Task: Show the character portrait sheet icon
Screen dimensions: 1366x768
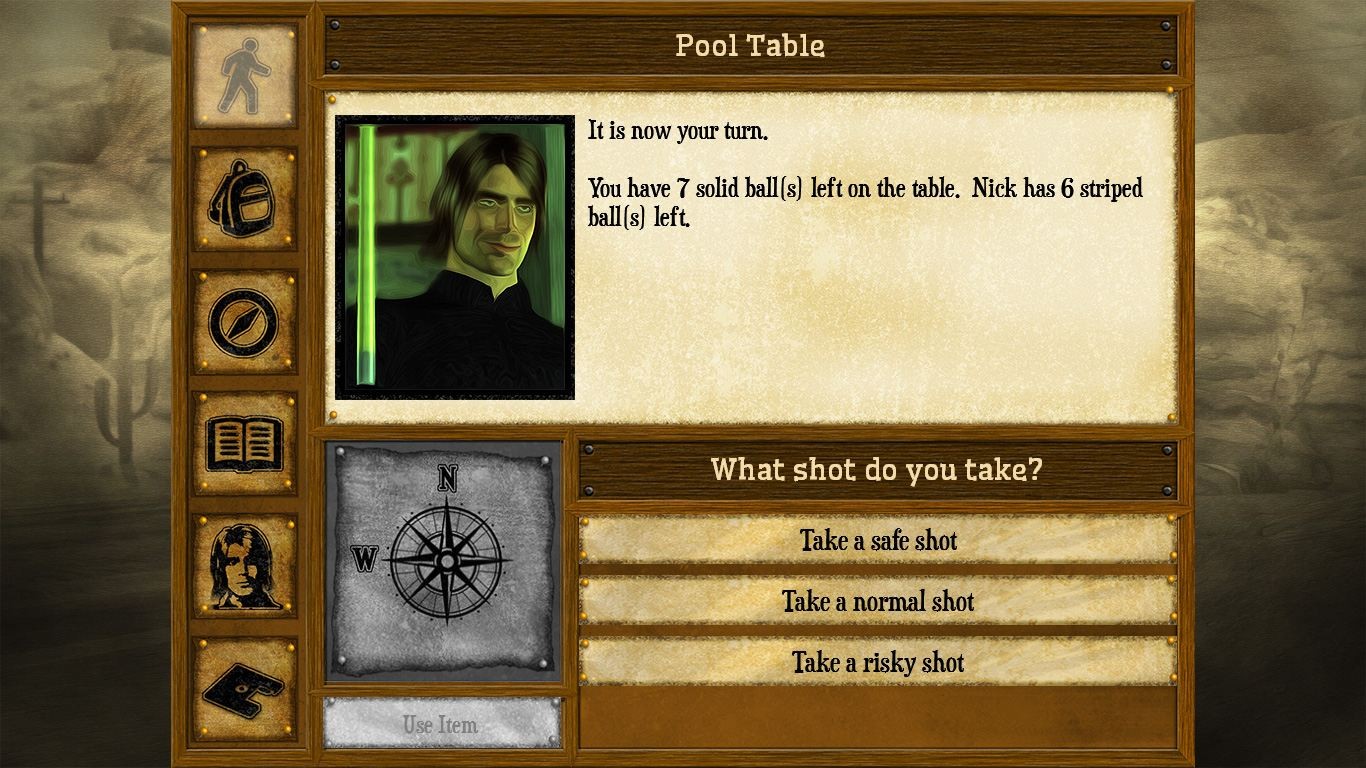Action: [244, 565]
